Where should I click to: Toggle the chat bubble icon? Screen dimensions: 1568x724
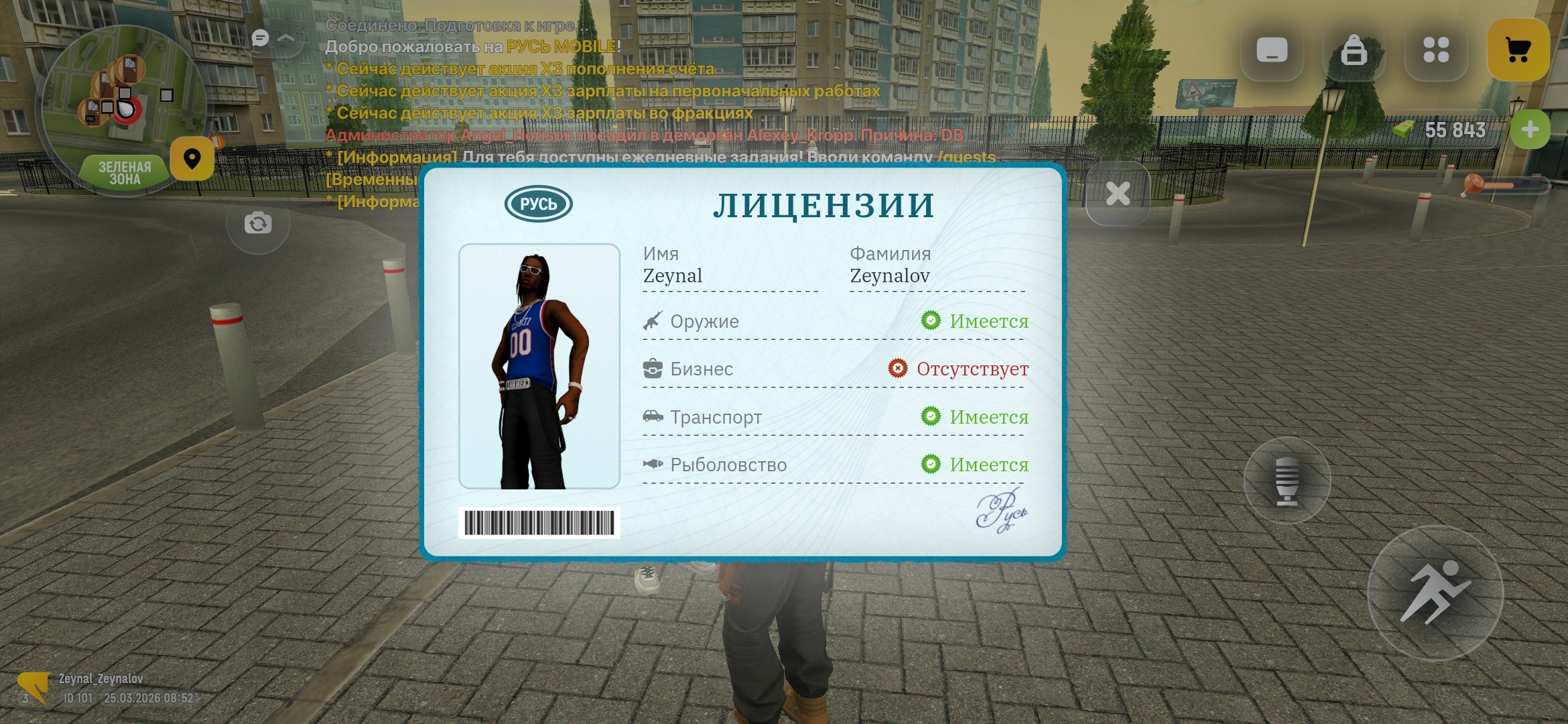pos(260,38)
